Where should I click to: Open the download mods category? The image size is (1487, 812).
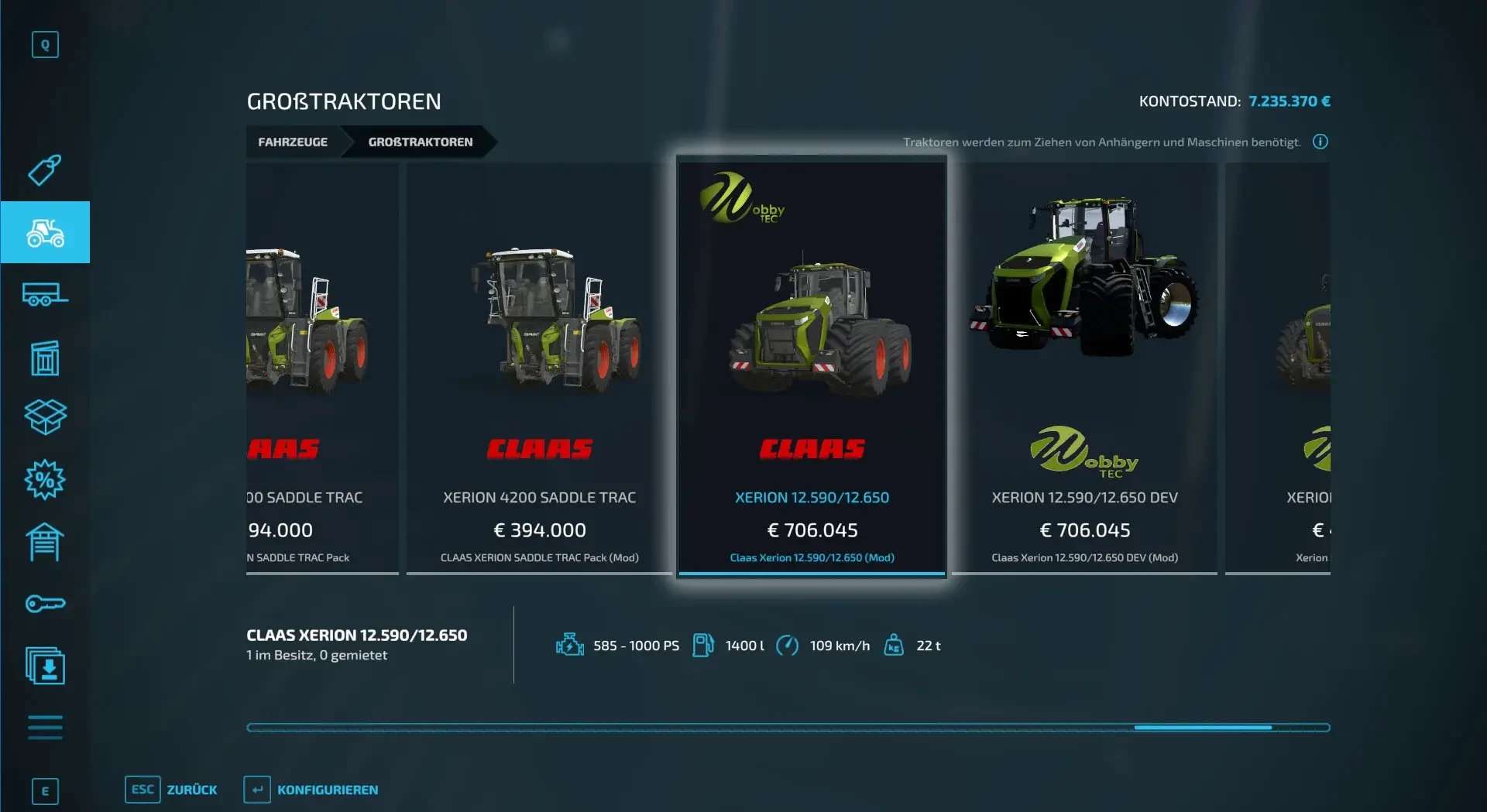click(45, 666)
